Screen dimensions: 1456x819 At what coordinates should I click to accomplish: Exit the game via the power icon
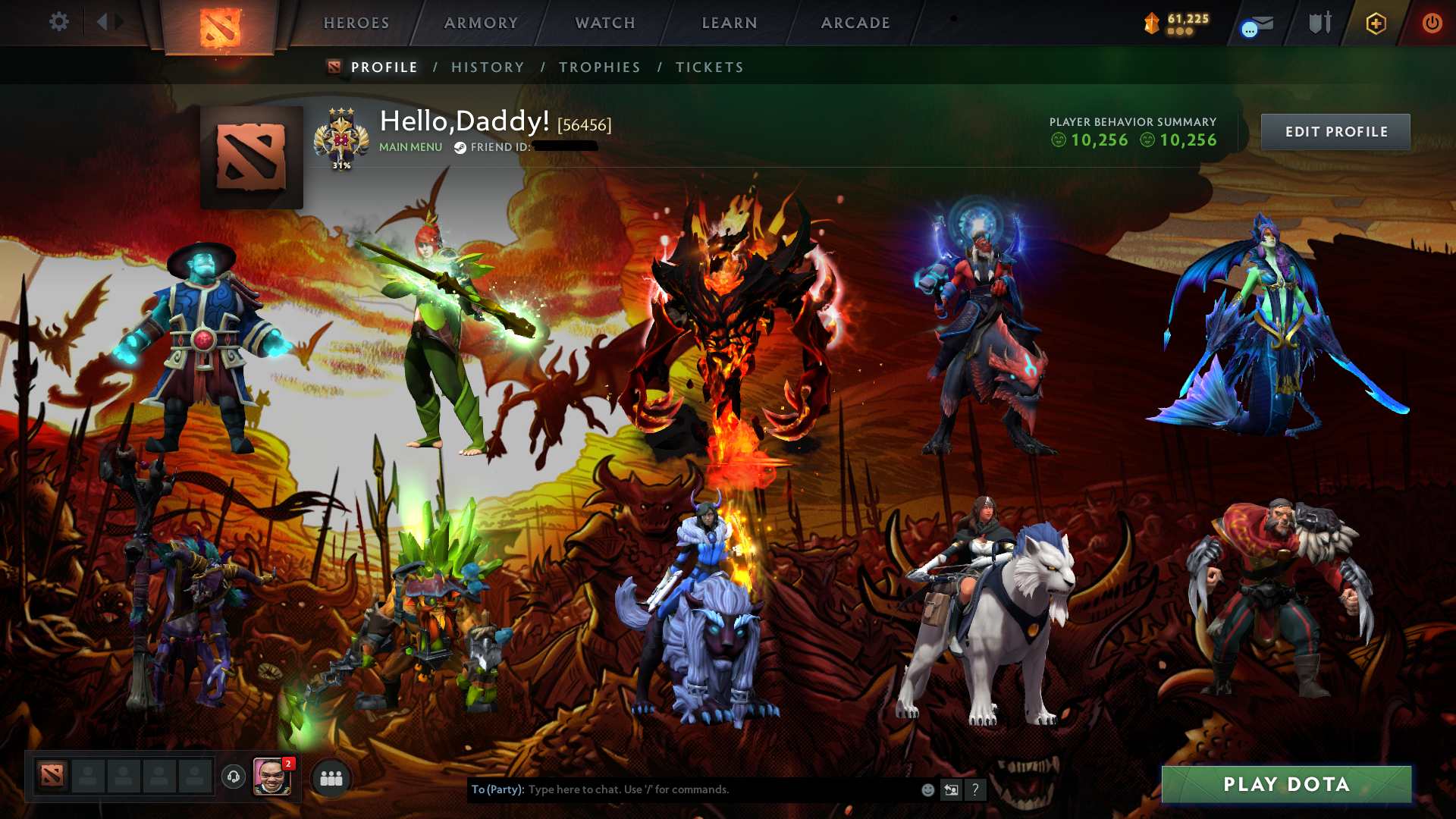tap(1432, 23)
